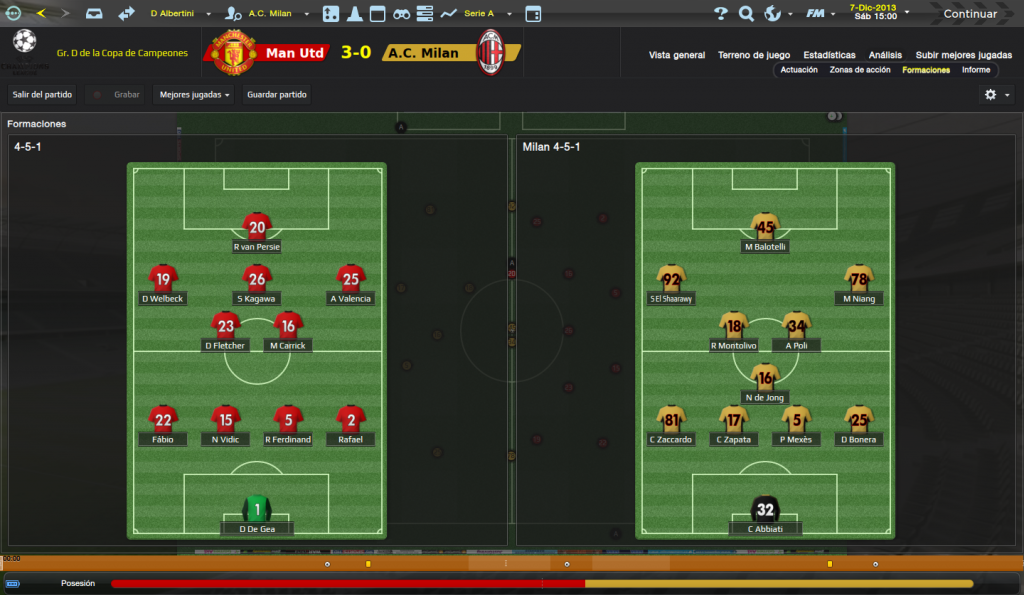Choose M Balotelli in Milan's formation

click(764, 226)
